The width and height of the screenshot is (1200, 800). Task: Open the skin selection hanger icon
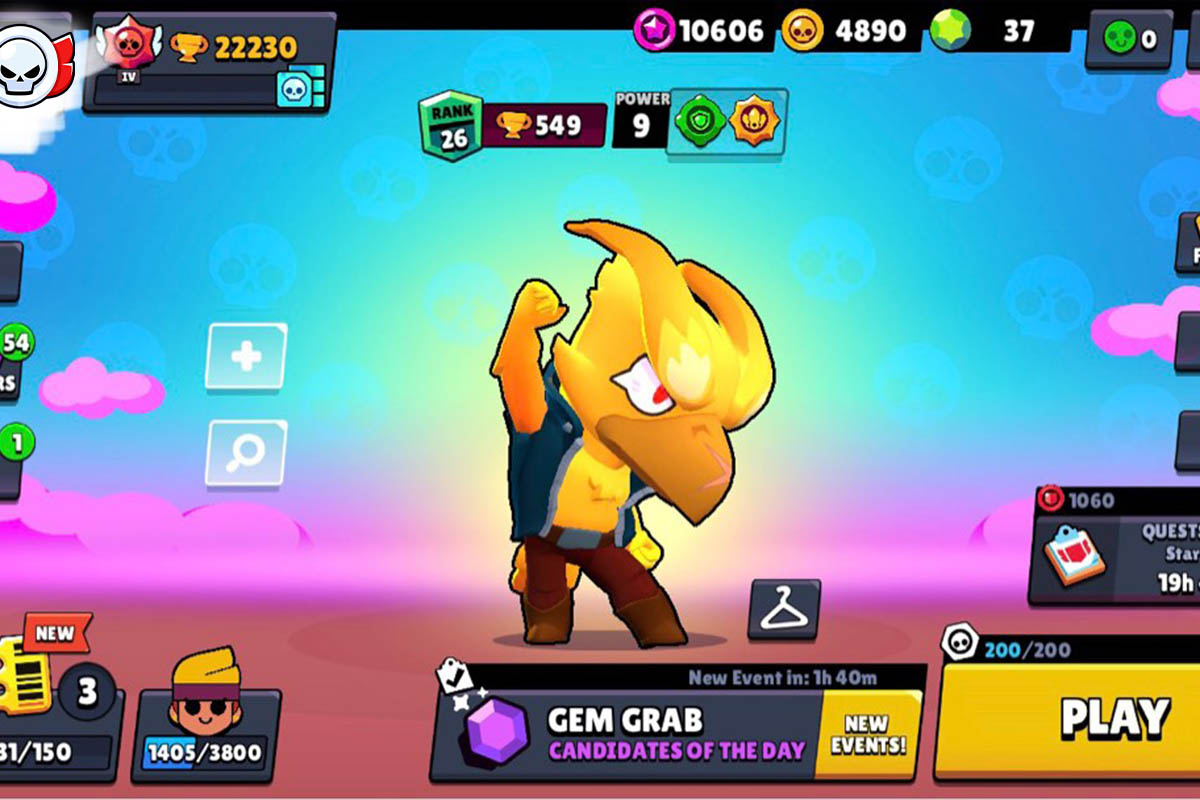pyautogui.click(x=784, y=609)
